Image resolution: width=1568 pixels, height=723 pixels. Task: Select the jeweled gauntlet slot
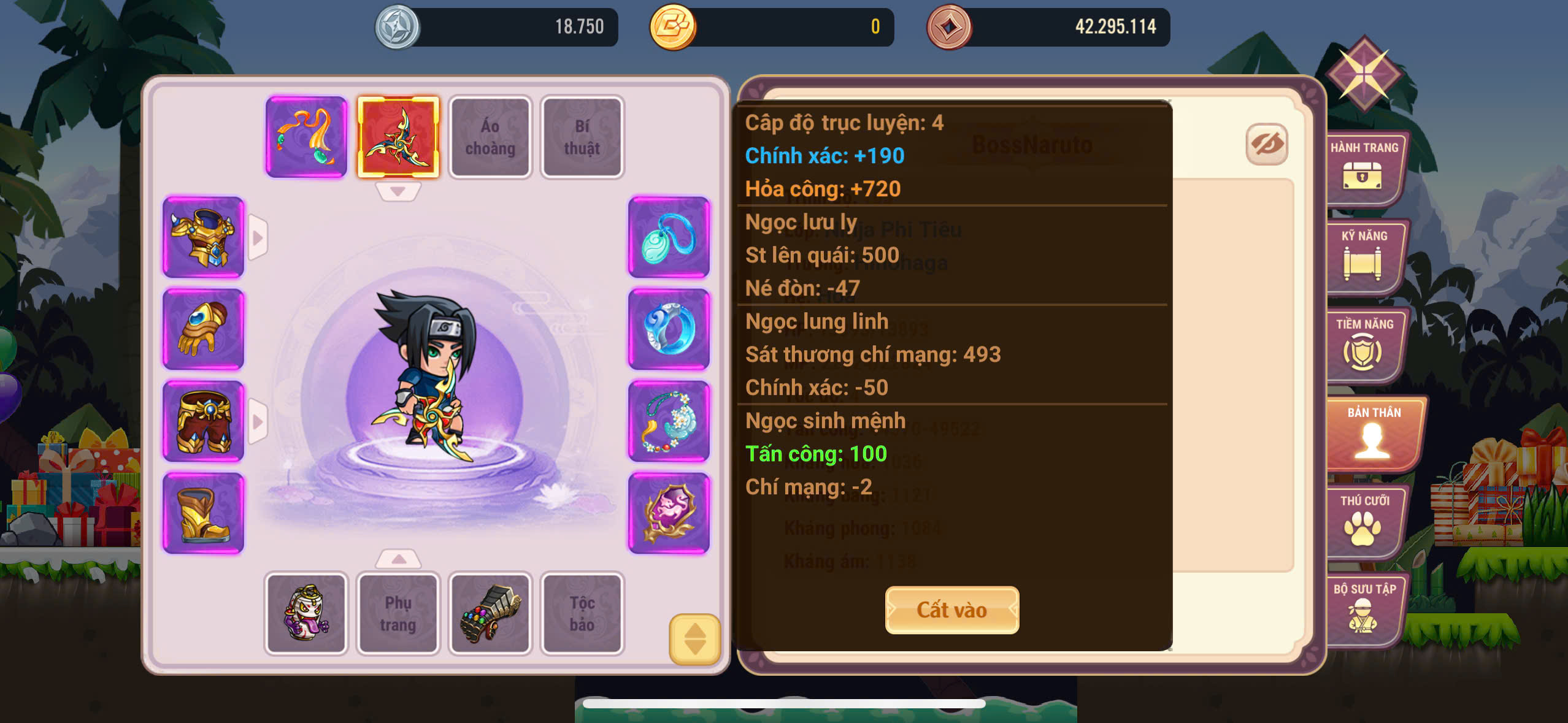coord(490,613)
